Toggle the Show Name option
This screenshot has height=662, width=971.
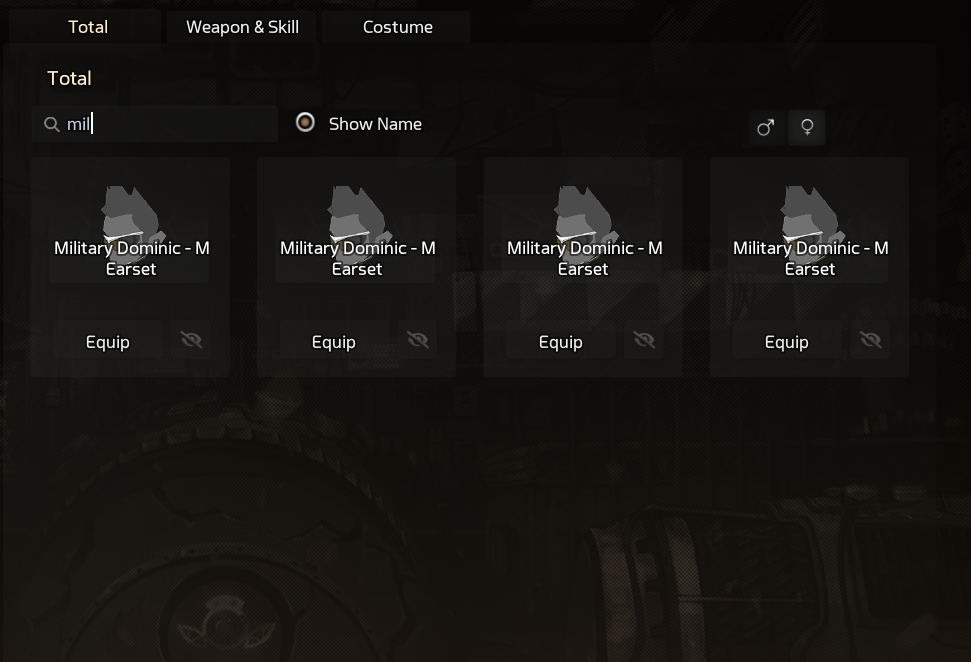click(306, 123)
